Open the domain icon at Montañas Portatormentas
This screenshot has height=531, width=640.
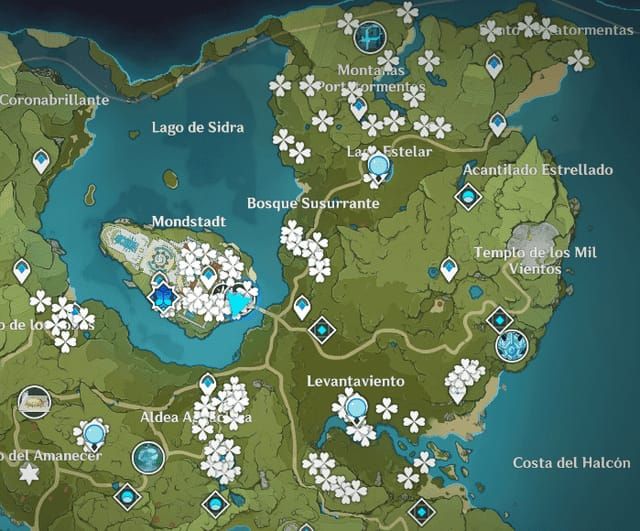(x=371, y=37)
